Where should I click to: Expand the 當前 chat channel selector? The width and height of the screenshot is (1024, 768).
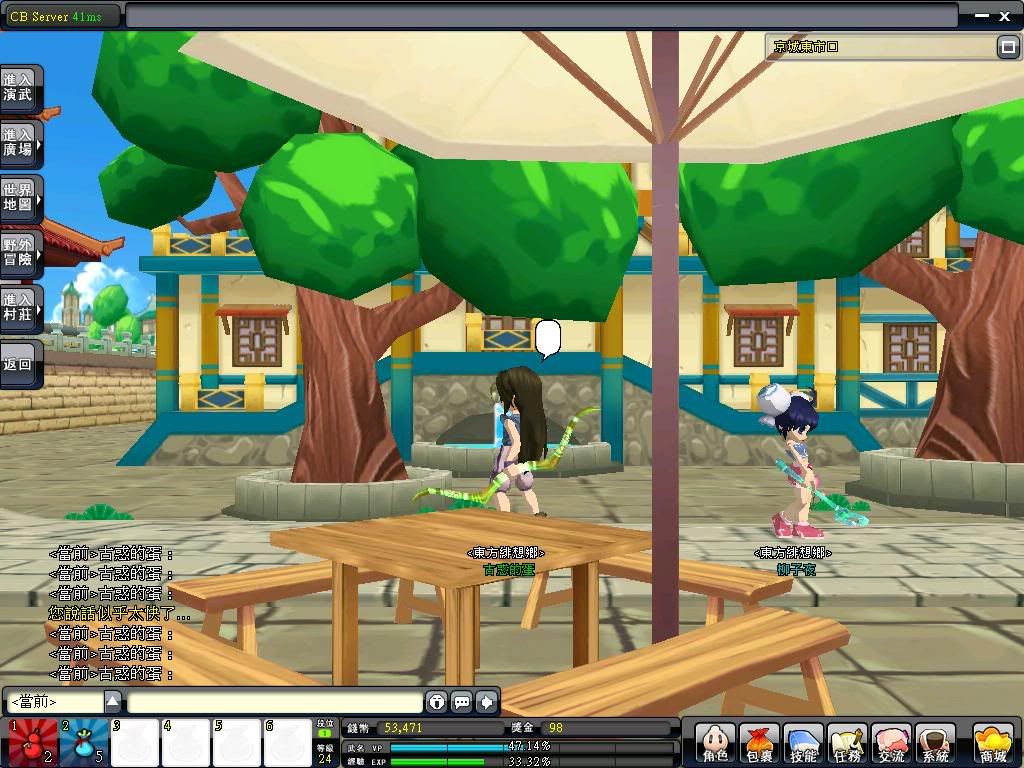coord(113,701)
